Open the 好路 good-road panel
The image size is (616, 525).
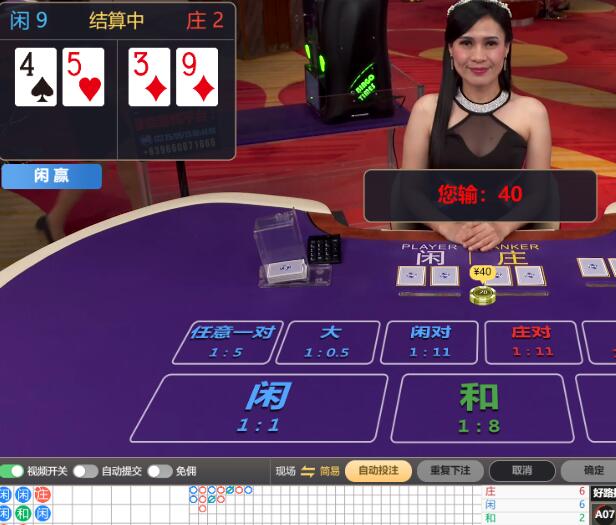coord(604,492)
